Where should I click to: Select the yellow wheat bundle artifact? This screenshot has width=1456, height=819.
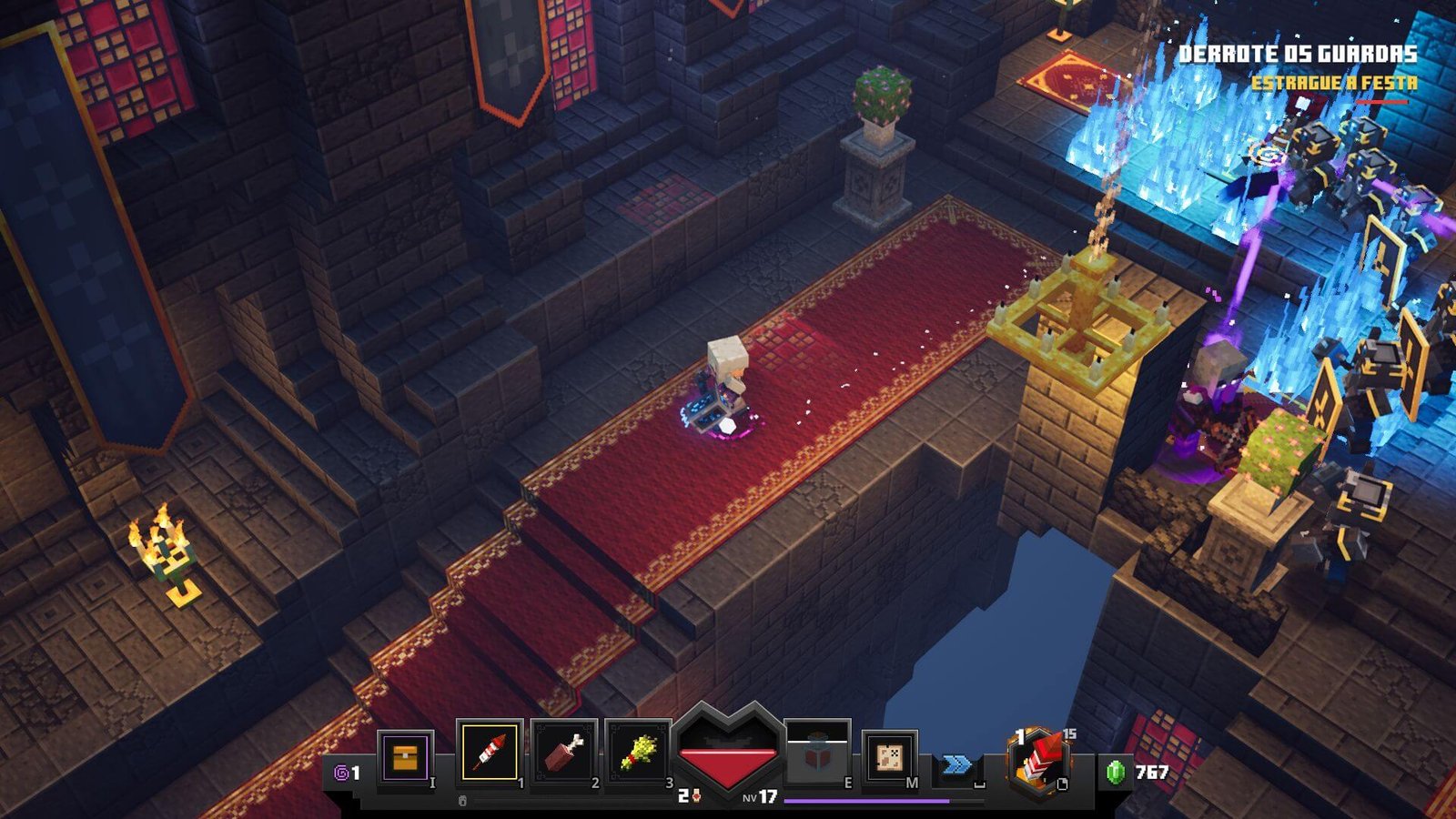point(639,753)
